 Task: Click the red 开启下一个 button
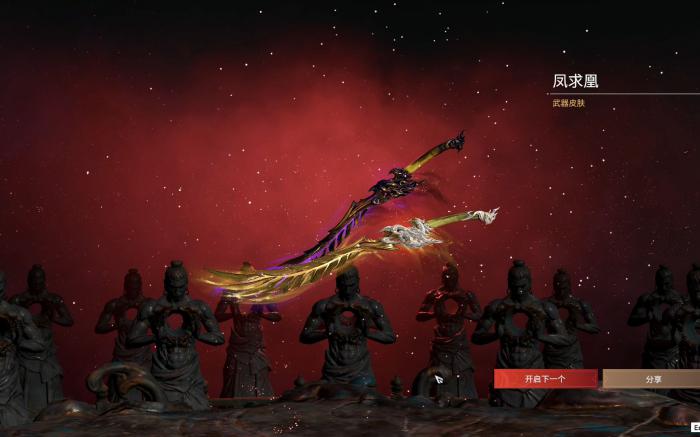click(x=545, y=379)
